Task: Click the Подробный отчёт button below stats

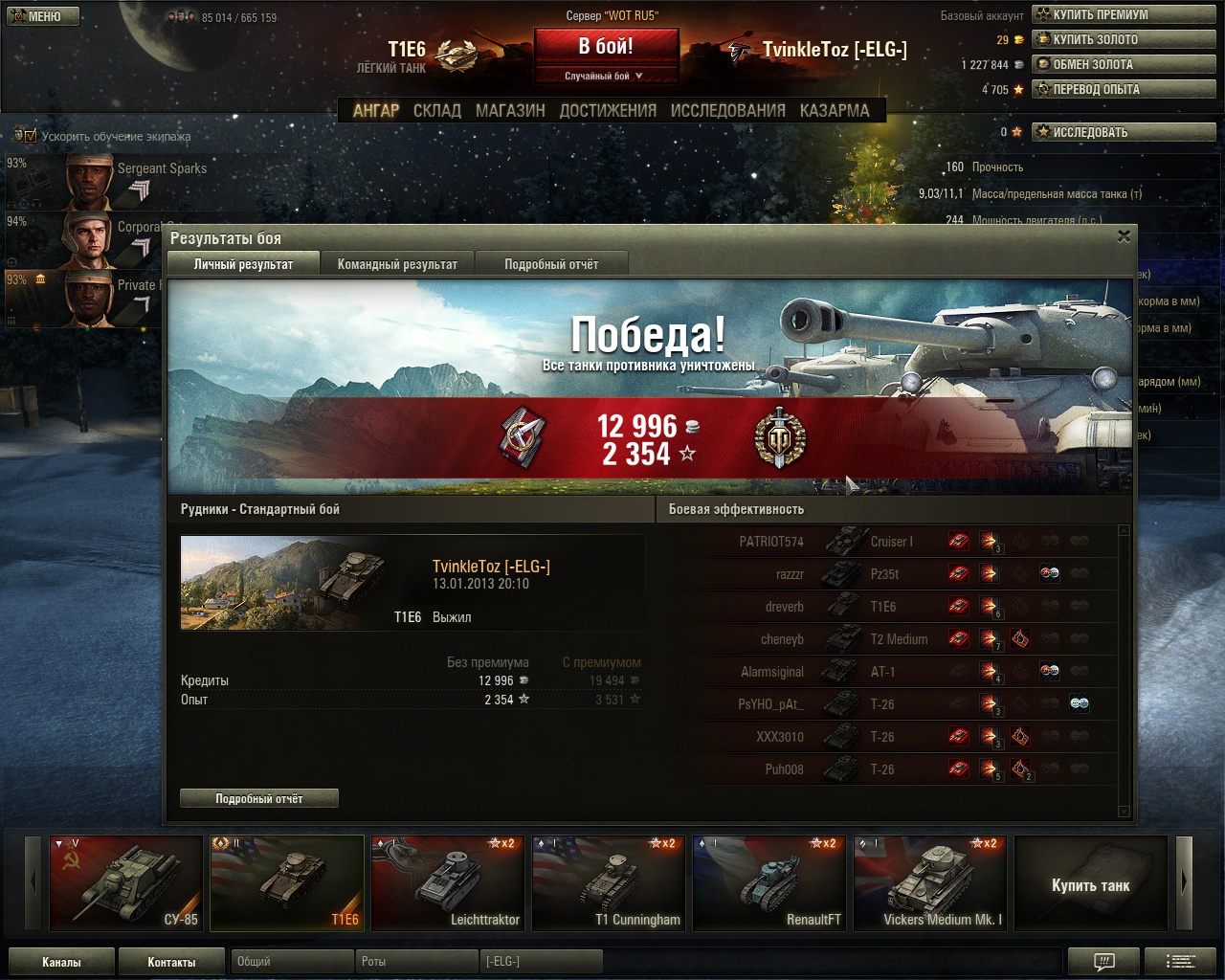Action: click(259, 798)
